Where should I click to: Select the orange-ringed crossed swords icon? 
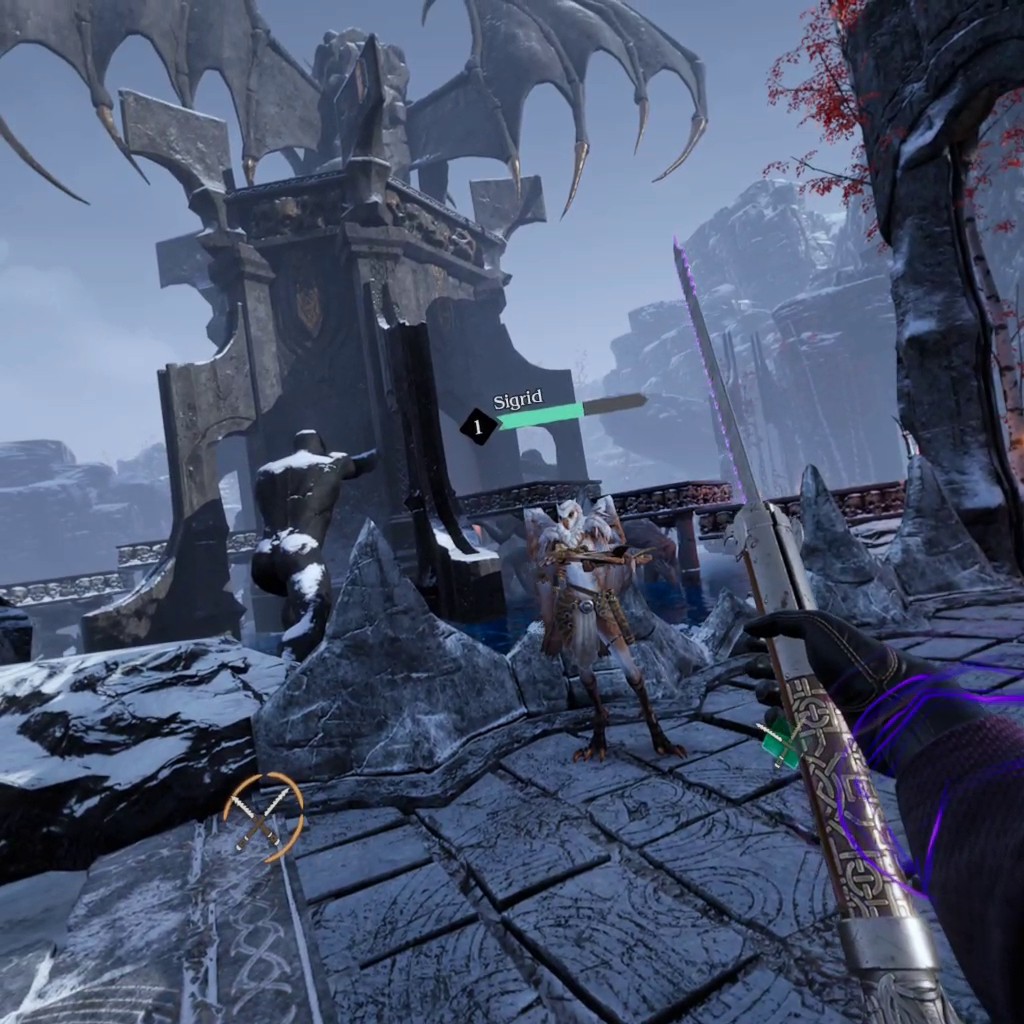[x=263, y=816]
